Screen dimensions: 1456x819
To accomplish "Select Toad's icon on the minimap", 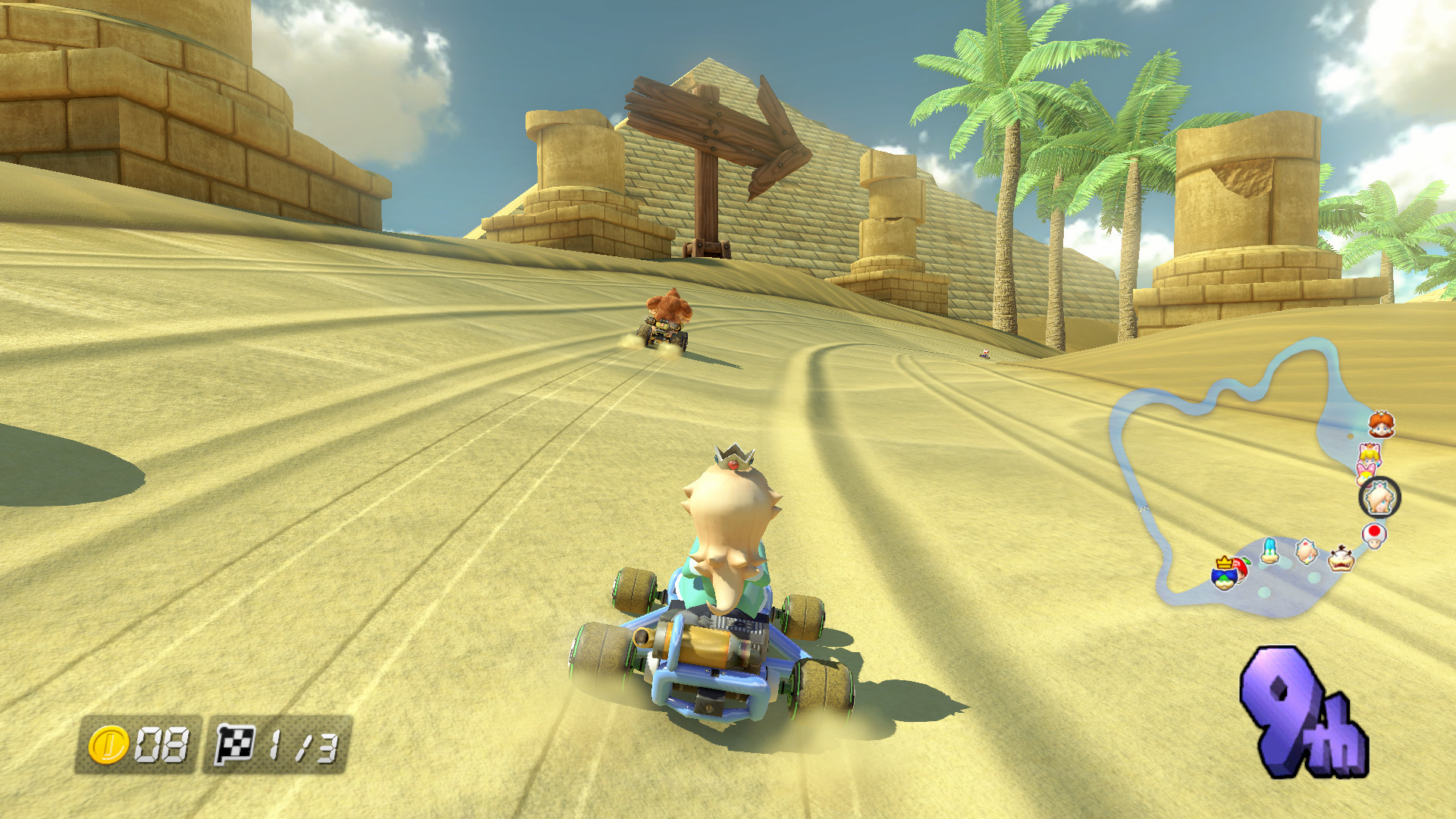I will pyautogui.click(x=1374, y=535).
